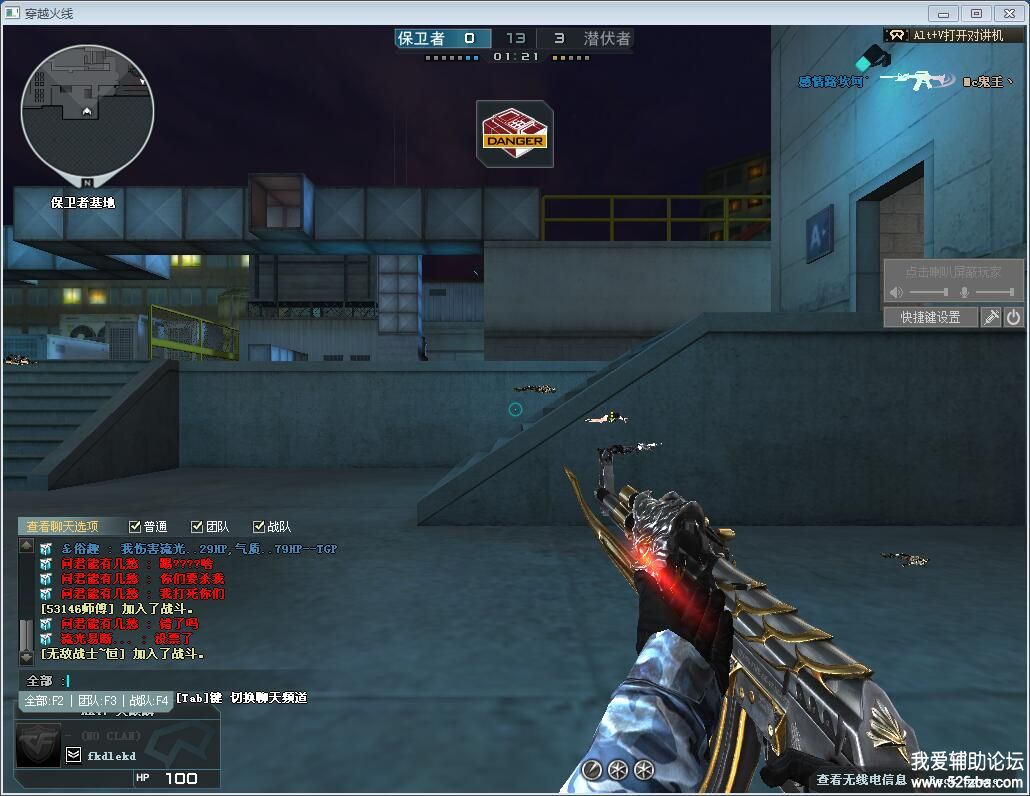The image size is (1030, 796).
Task: Open the 快捷键设置 hotkey settings
Action: [x=930, y=317]
